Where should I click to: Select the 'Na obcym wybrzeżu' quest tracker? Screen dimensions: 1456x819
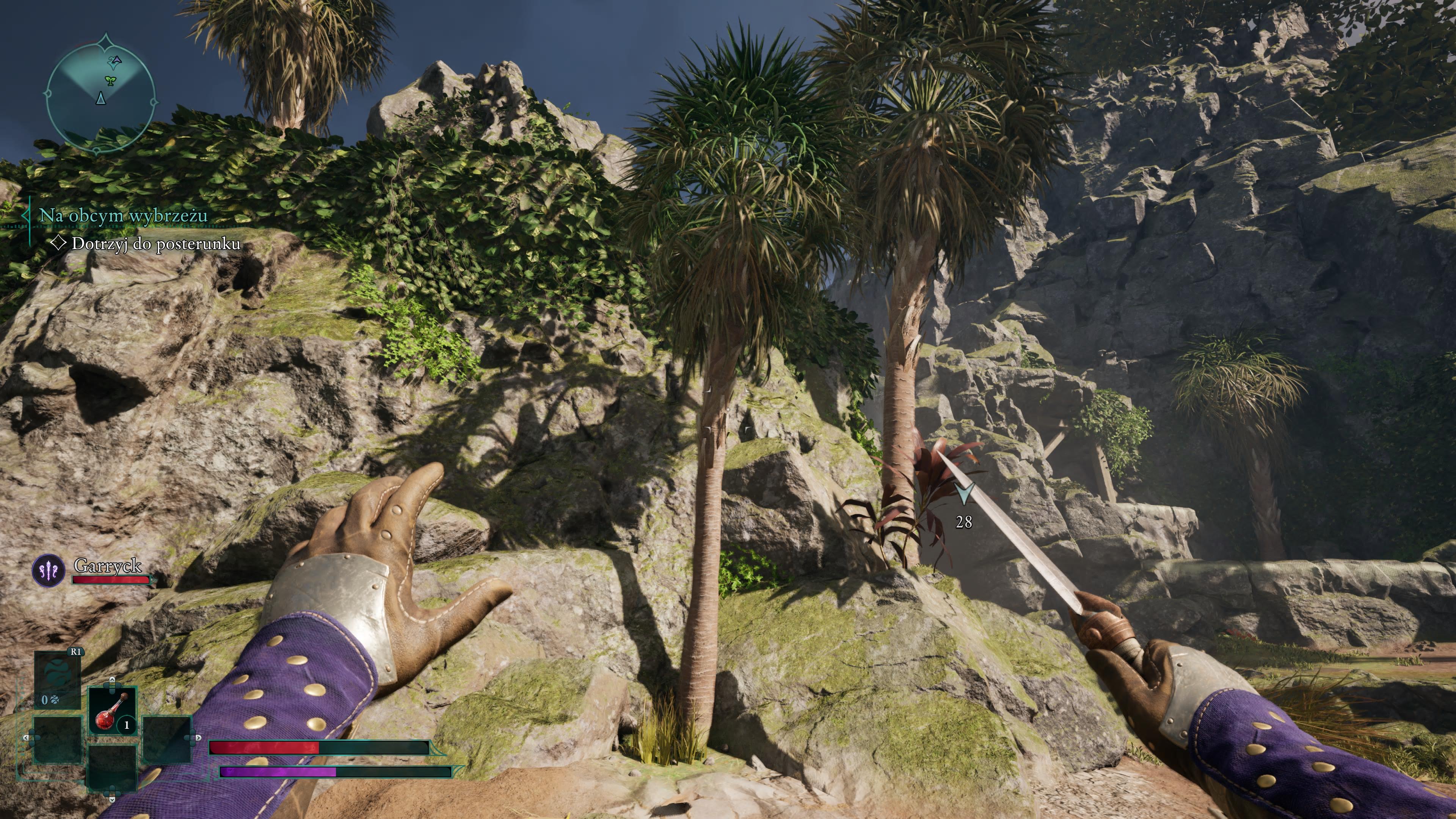point(122,215)
